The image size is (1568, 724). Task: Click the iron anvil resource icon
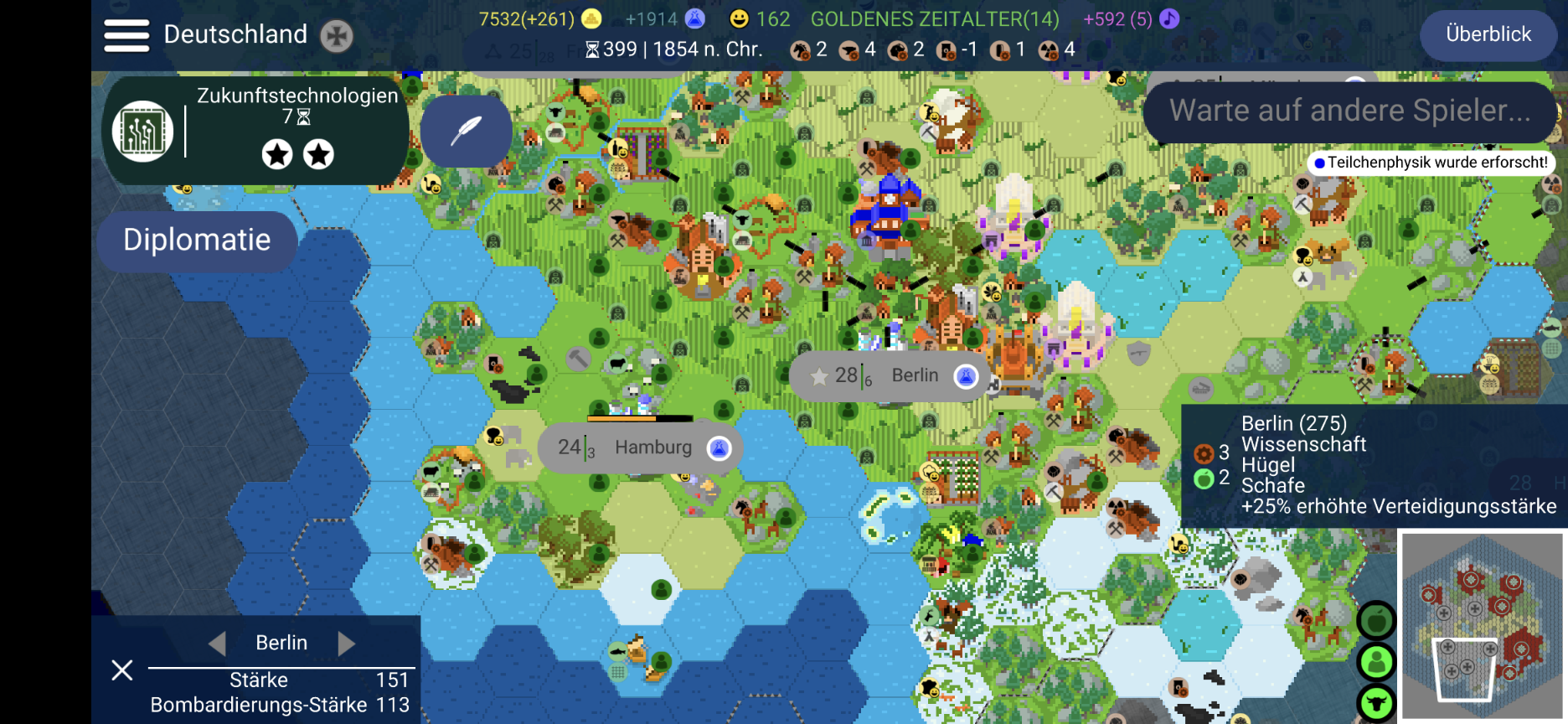(849, 50)
